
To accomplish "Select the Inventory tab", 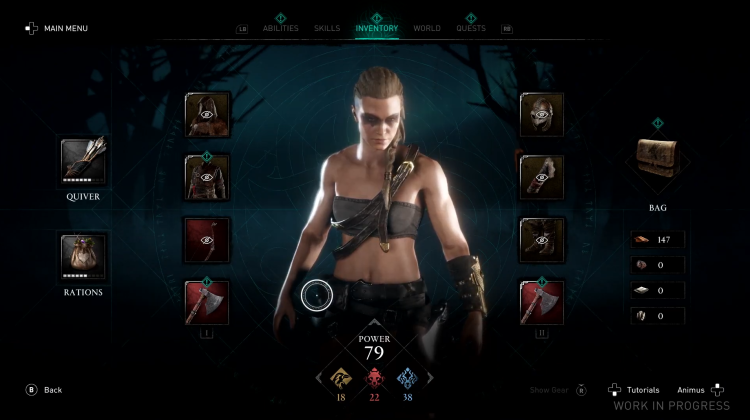I will [x=377, y=28].
